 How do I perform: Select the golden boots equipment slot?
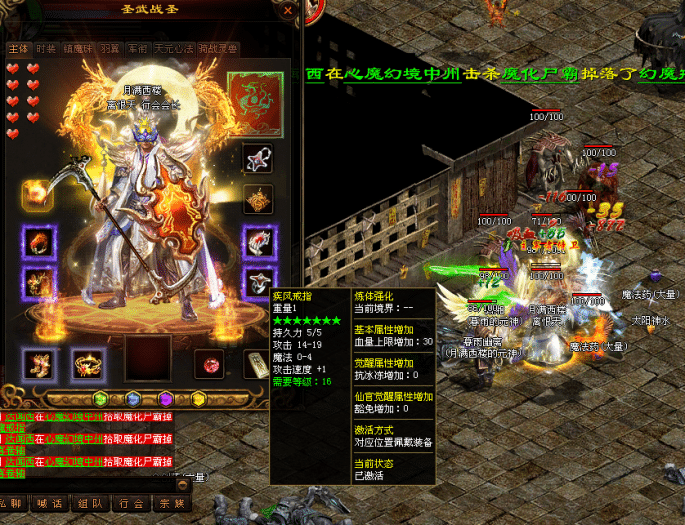[x=39, y=363]
